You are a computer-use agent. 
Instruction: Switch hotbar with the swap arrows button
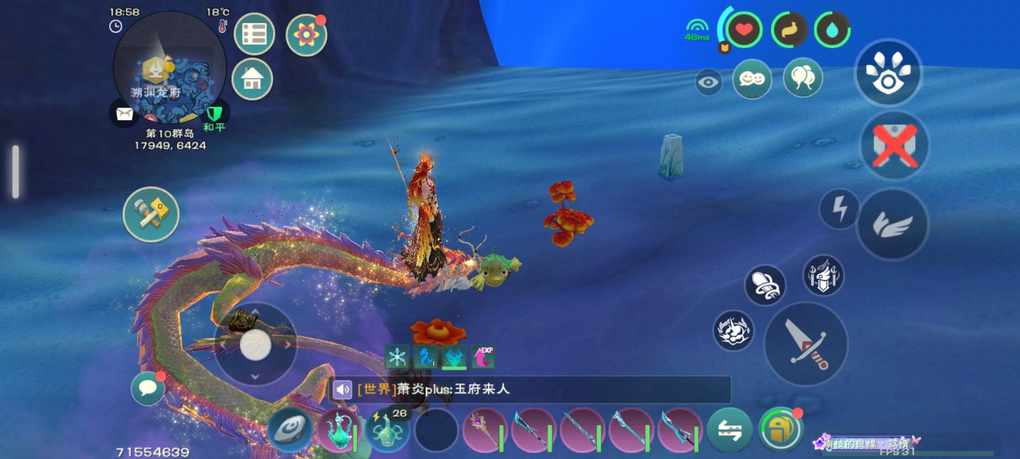click(730, 431)
